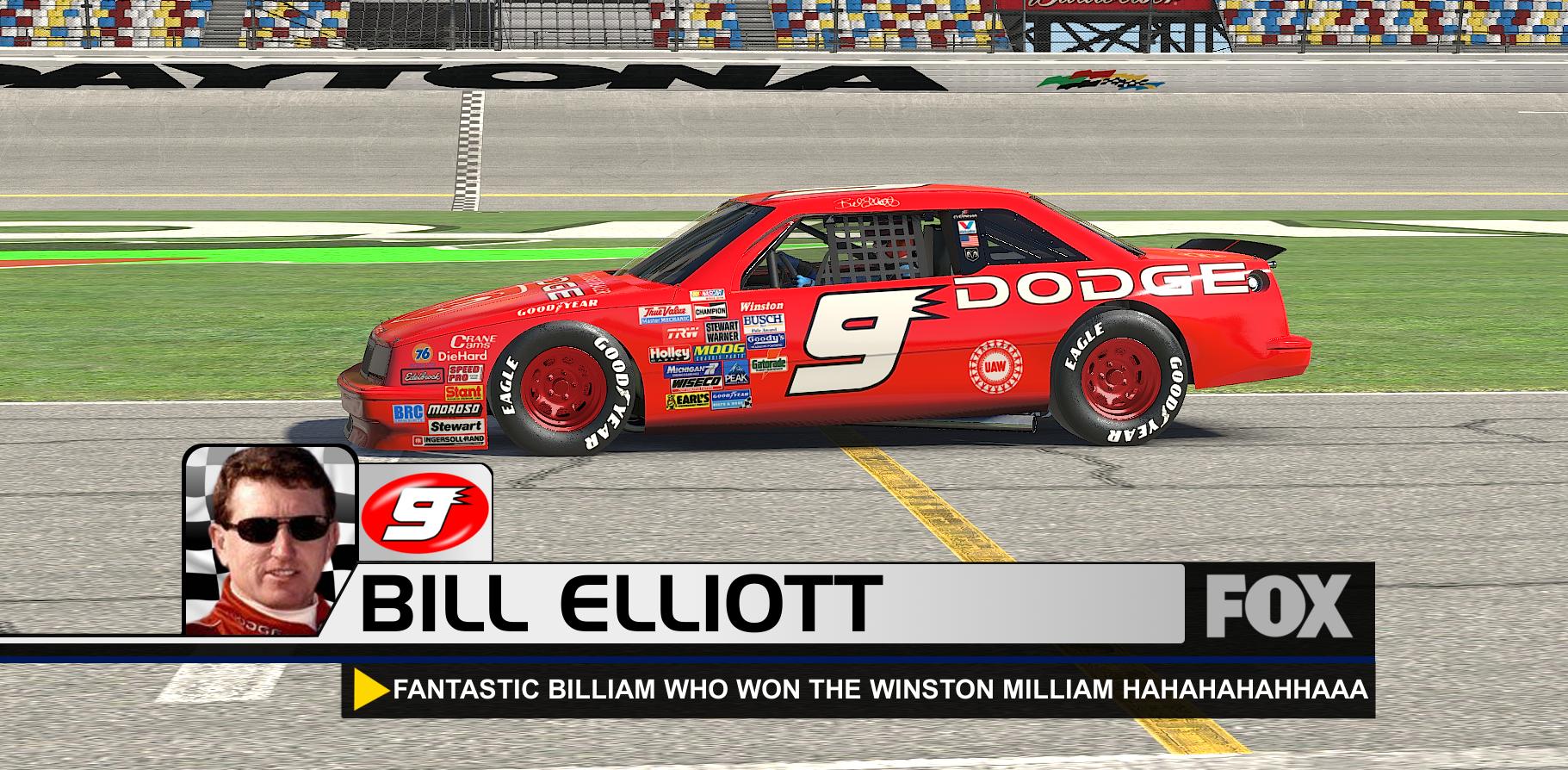Click the Champion spark plugs decal
1568x770 pixels.
pyautogui.click(x=711, y=311)
